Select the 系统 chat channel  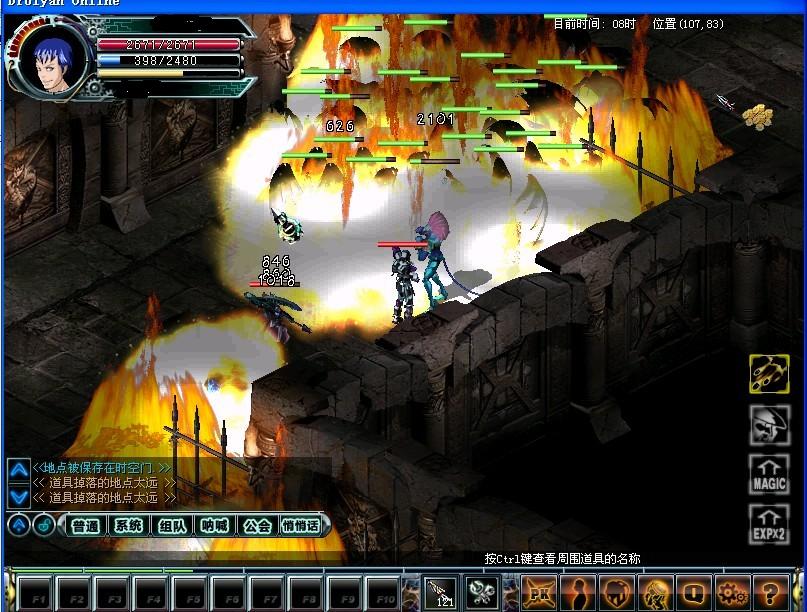point(128,526)
